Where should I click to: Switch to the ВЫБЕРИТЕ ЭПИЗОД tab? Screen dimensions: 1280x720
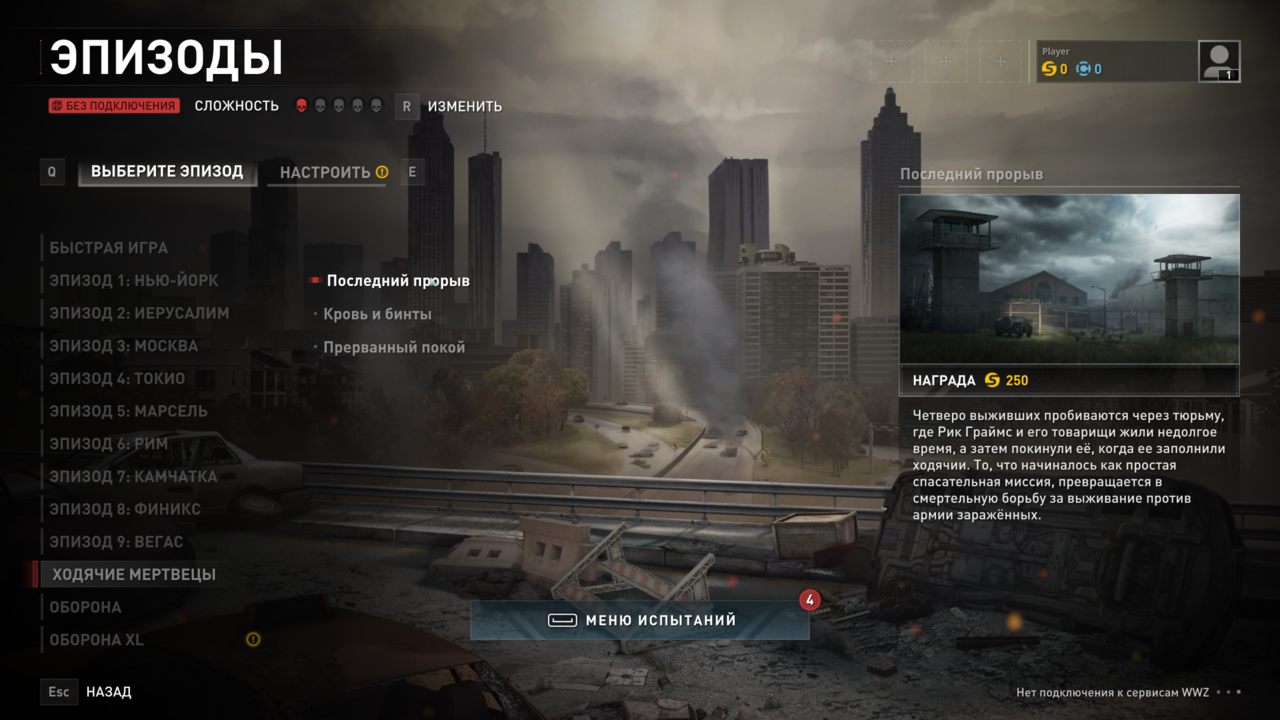click(166, 171)
